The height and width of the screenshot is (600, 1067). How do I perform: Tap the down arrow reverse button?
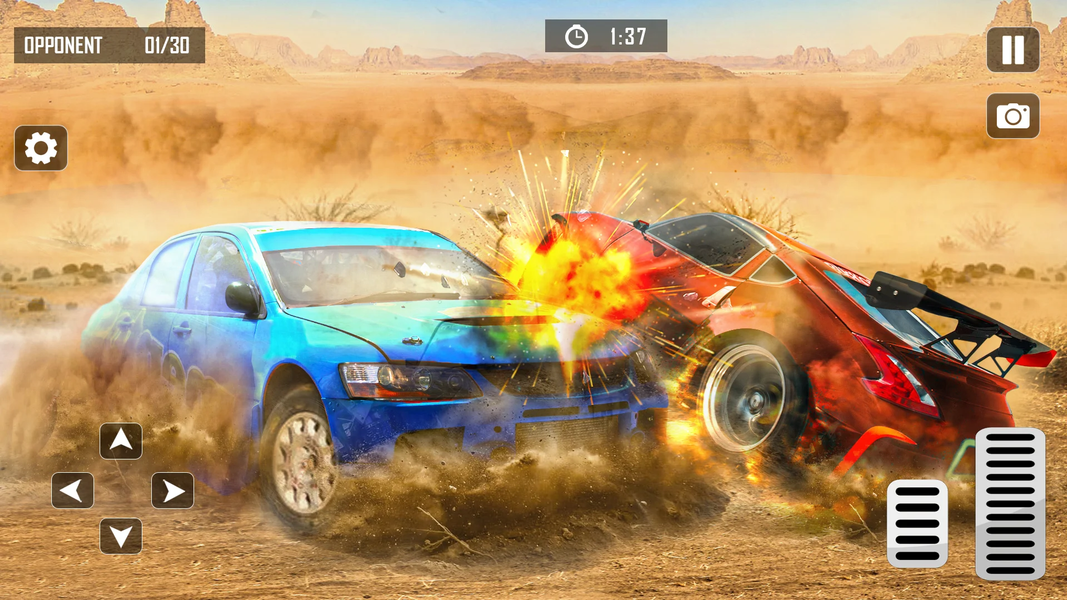pyautogui.click(x=121, y=537)
